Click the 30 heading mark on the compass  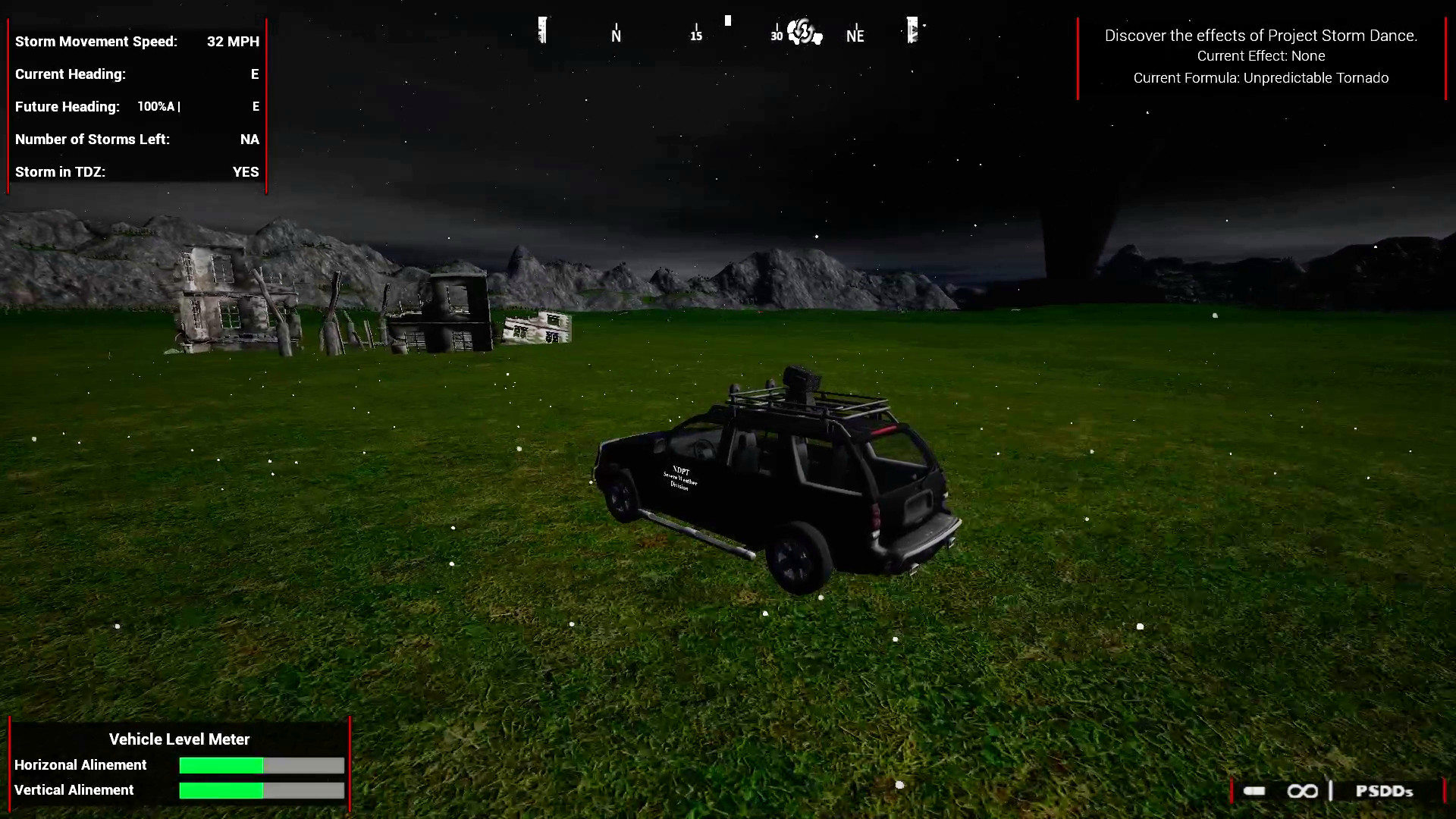pyautogui.click(x=775, y=35)
